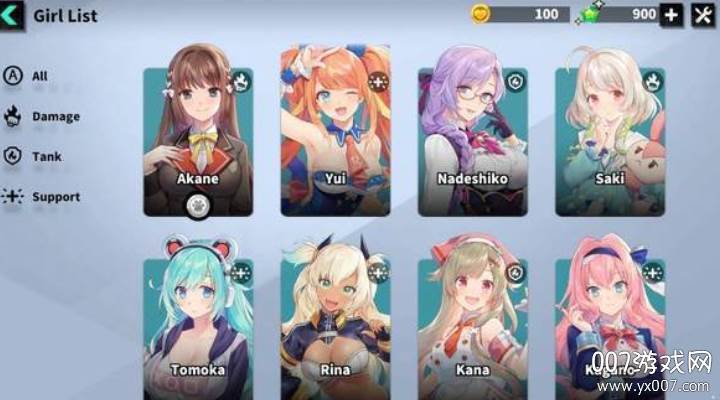
Task: Select the pink-haired girl's card
Action: pyautogui.click(x=610, y=320)
